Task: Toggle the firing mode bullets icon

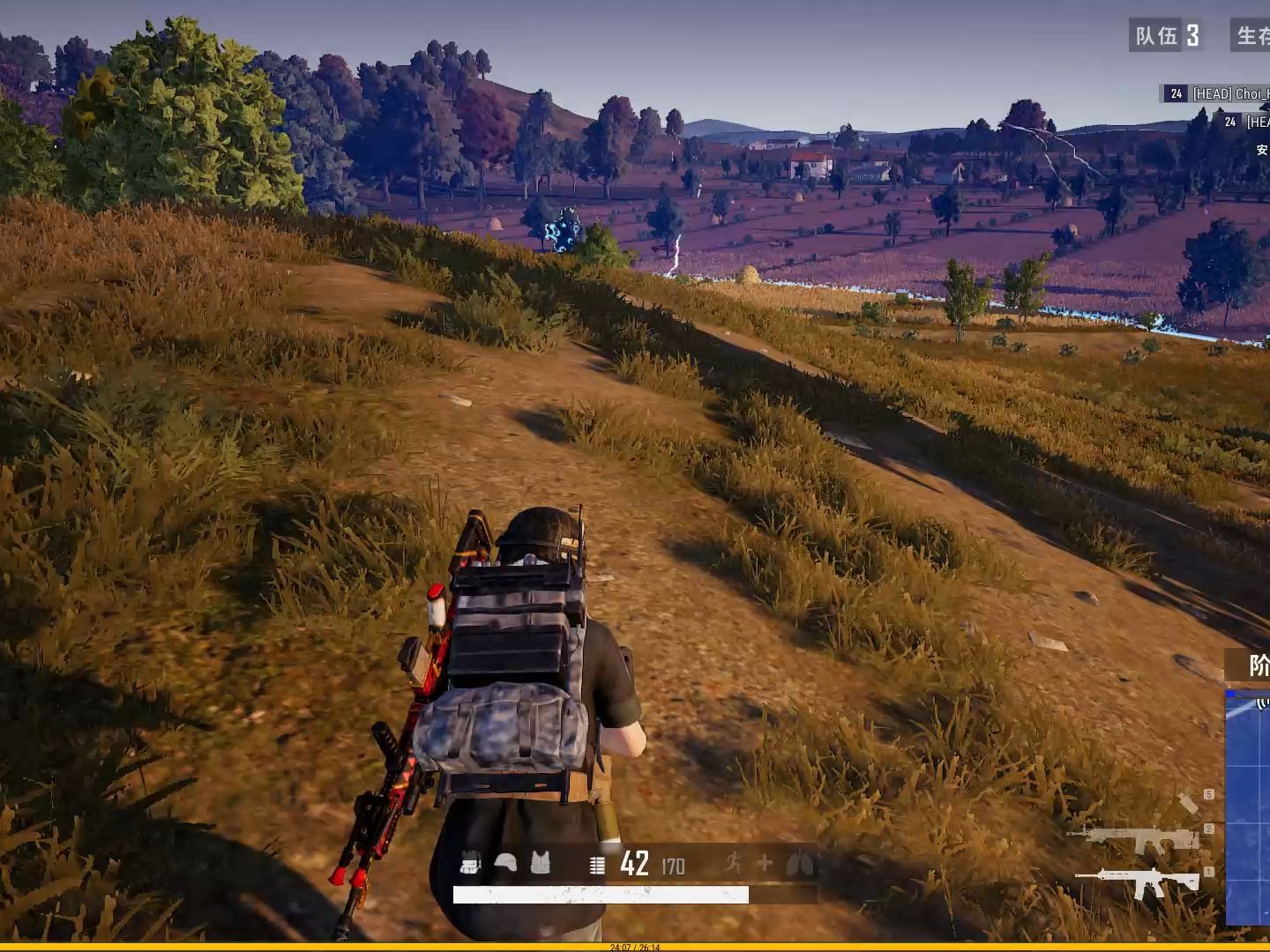Action: click(597, 866)
